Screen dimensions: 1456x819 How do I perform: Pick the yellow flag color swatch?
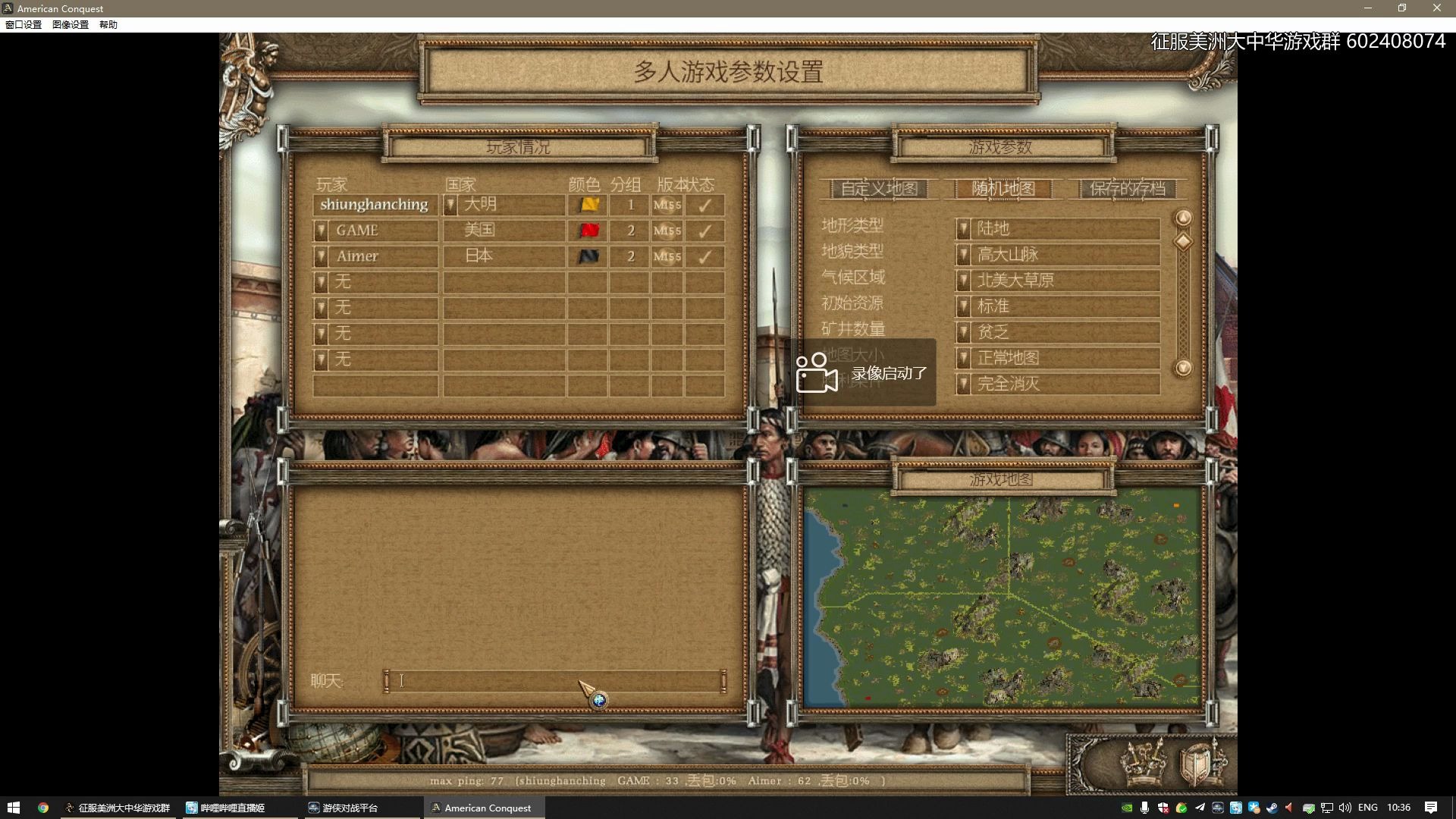coord(588,205)
